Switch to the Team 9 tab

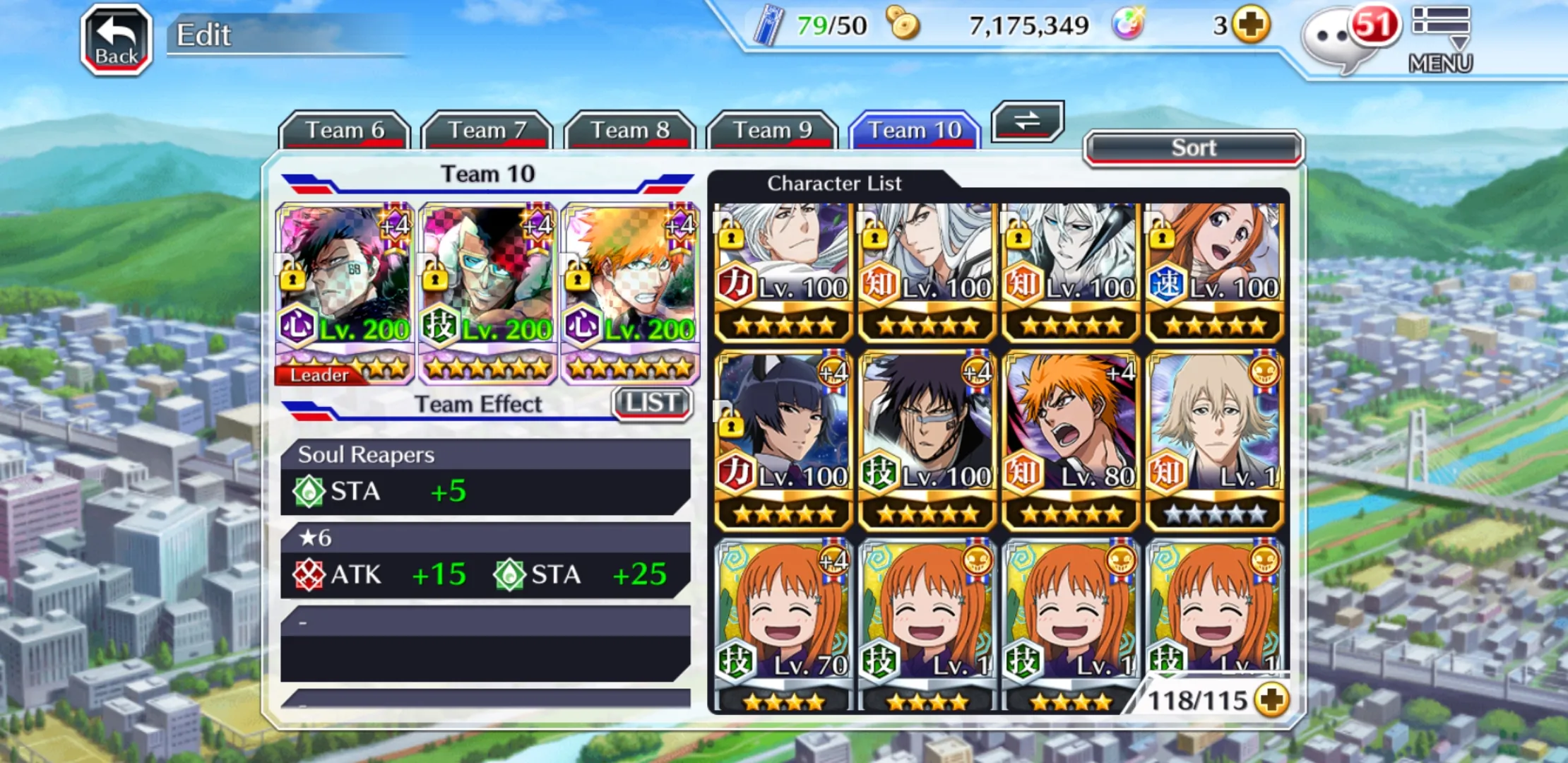(773, 131)
